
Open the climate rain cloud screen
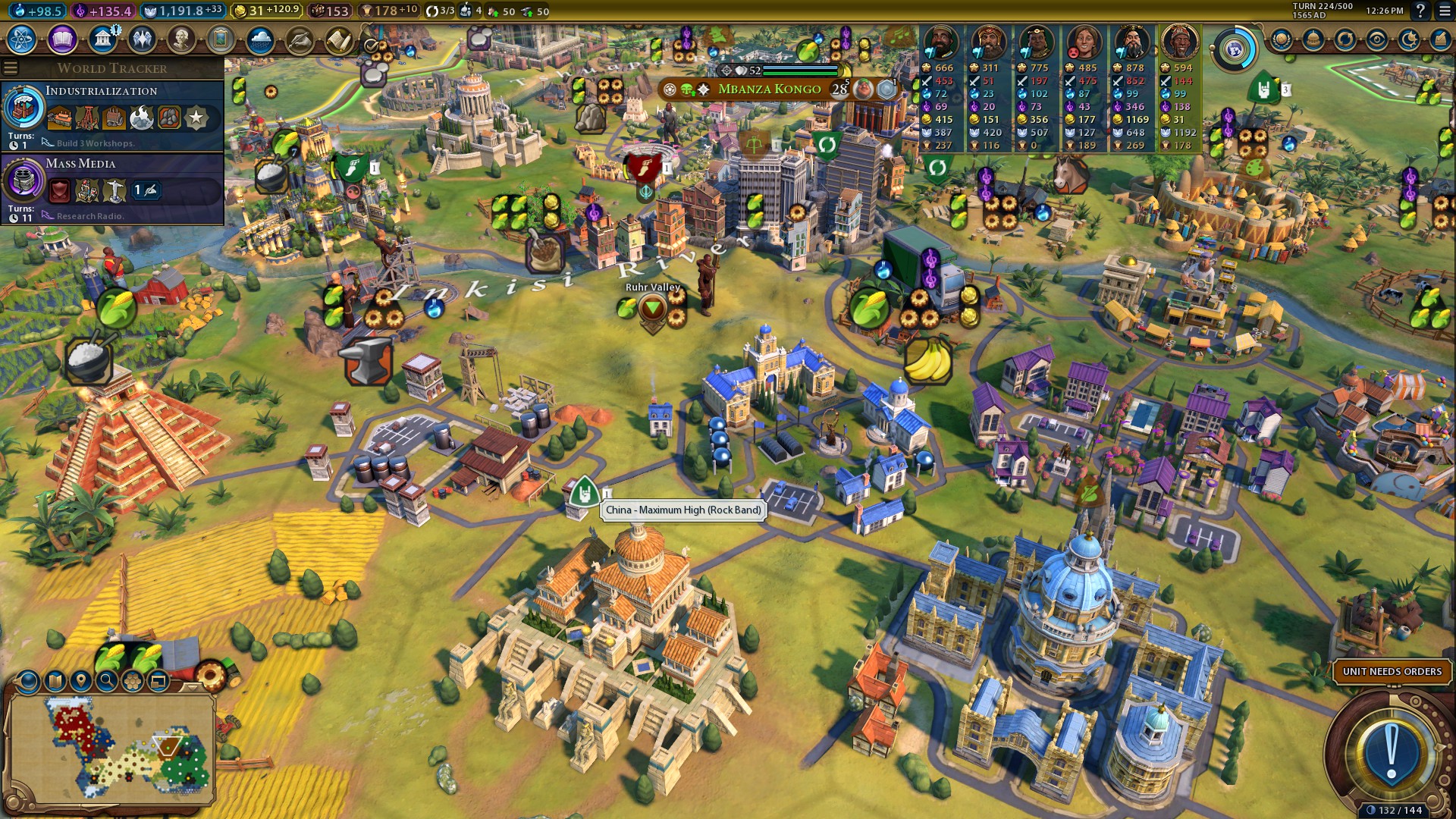260,39
